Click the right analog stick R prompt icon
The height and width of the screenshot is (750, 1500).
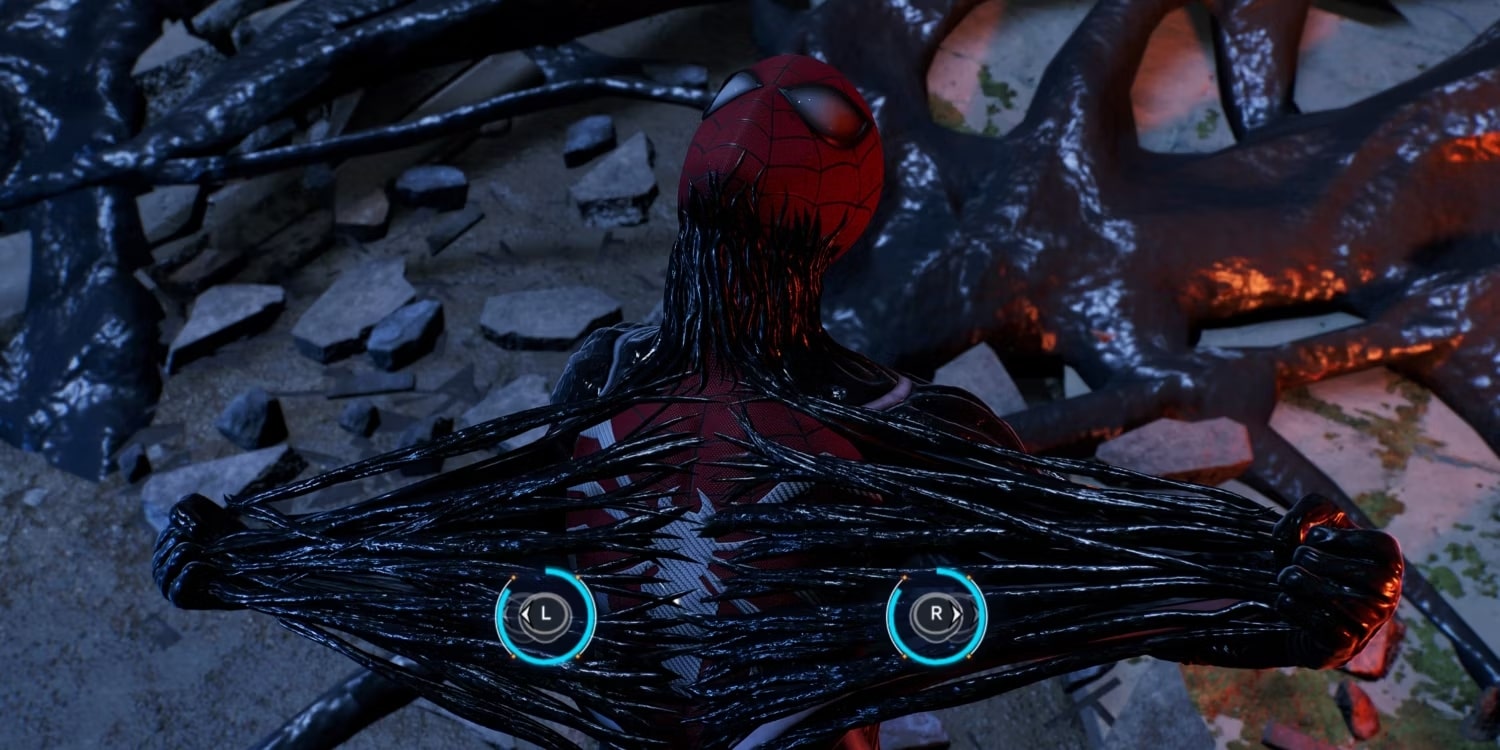(x=936, y=614)
